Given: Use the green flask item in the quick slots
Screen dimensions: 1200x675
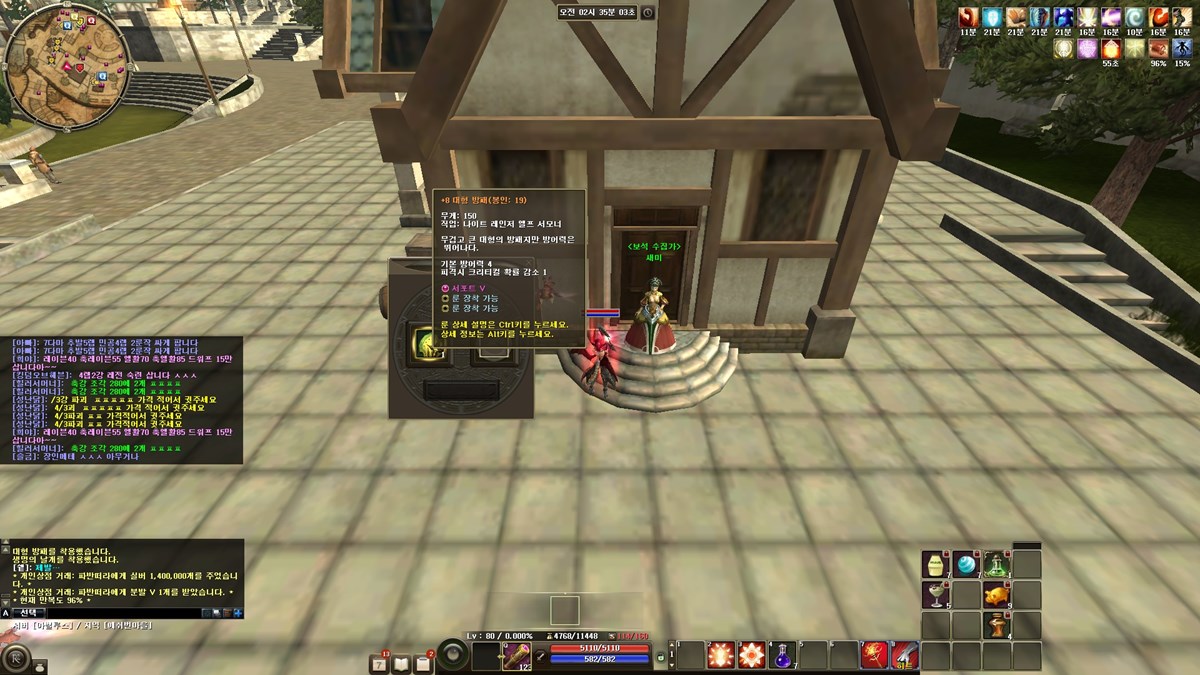Looking at the screenshot, I should [x=996, y=564].
